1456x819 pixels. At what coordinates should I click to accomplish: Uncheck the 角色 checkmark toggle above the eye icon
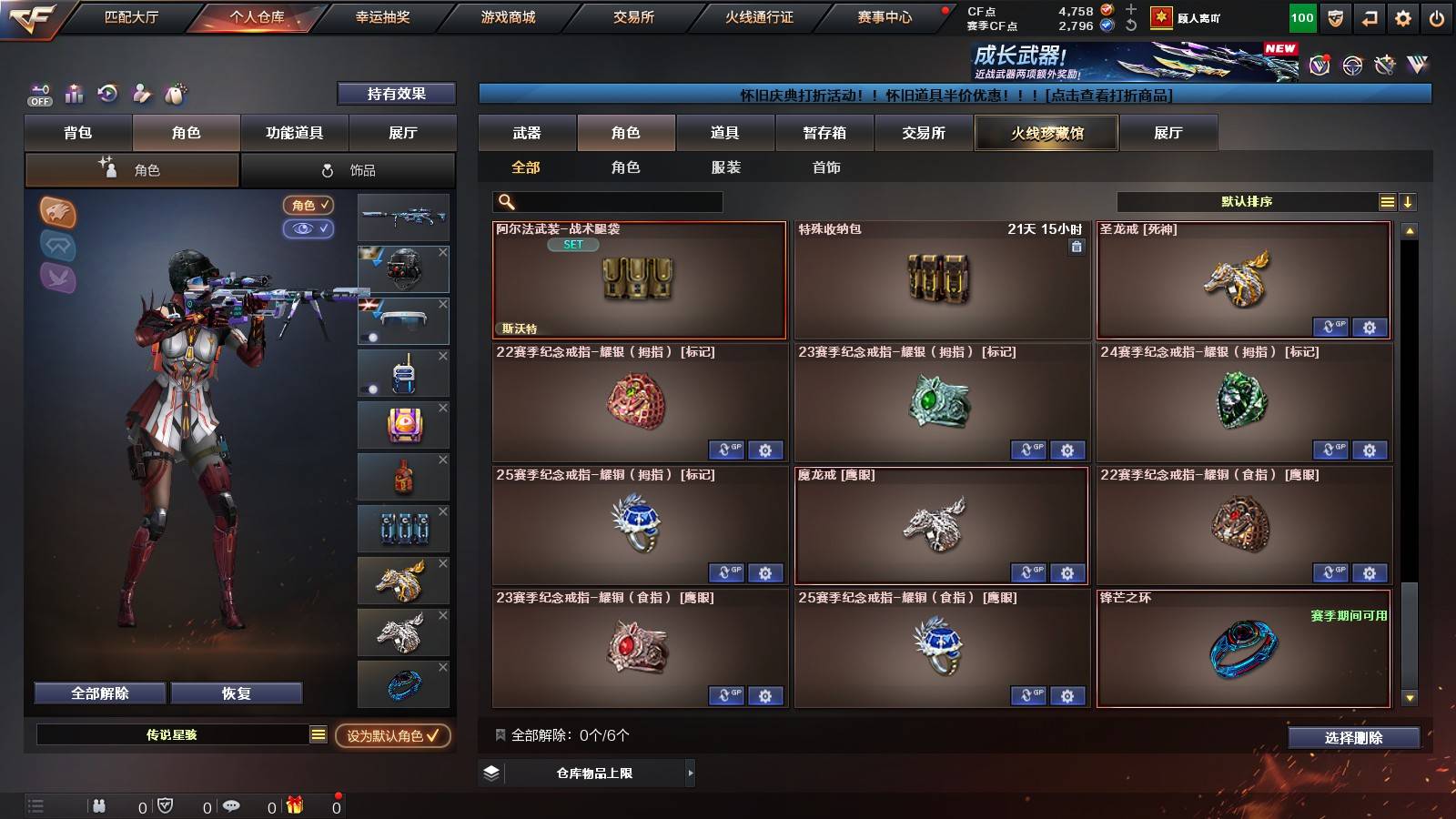(309, 205)
